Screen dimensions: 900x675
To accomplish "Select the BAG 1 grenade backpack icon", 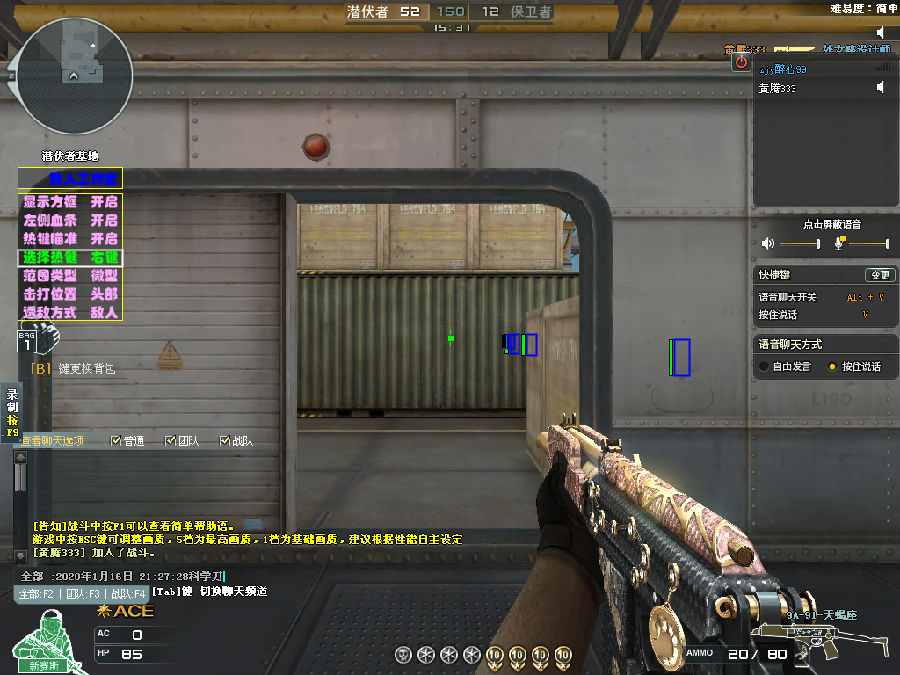I will pos(28,343).
